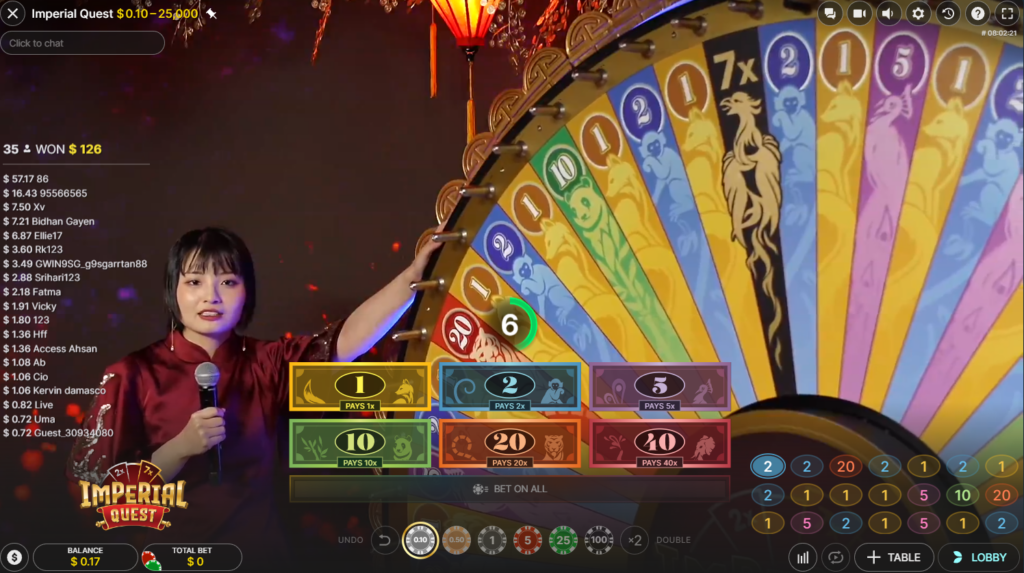Choose the green 10 betting spot

(x=360, y=443)
